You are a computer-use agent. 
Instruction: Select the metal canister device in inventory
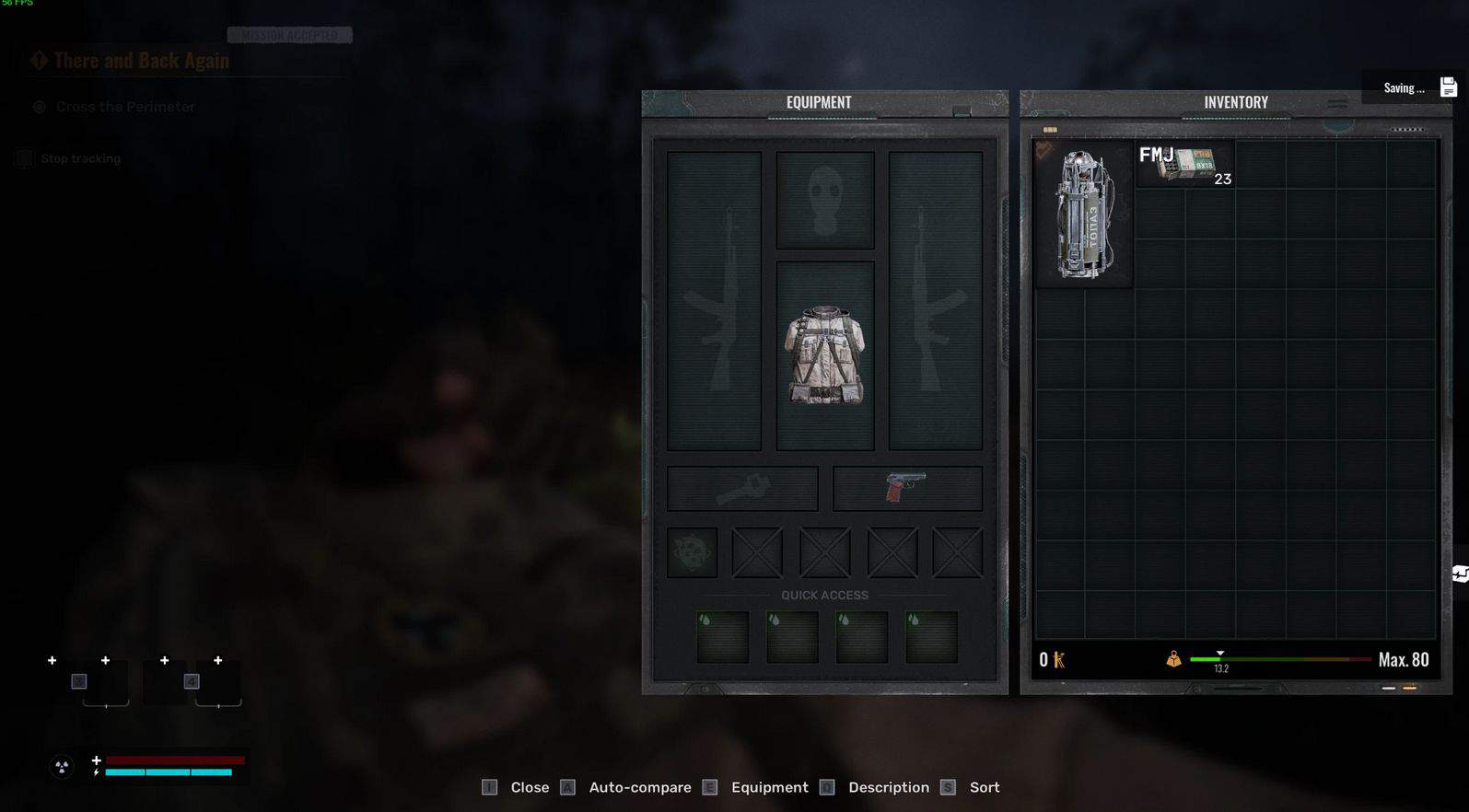click(x=1084, y=215)
